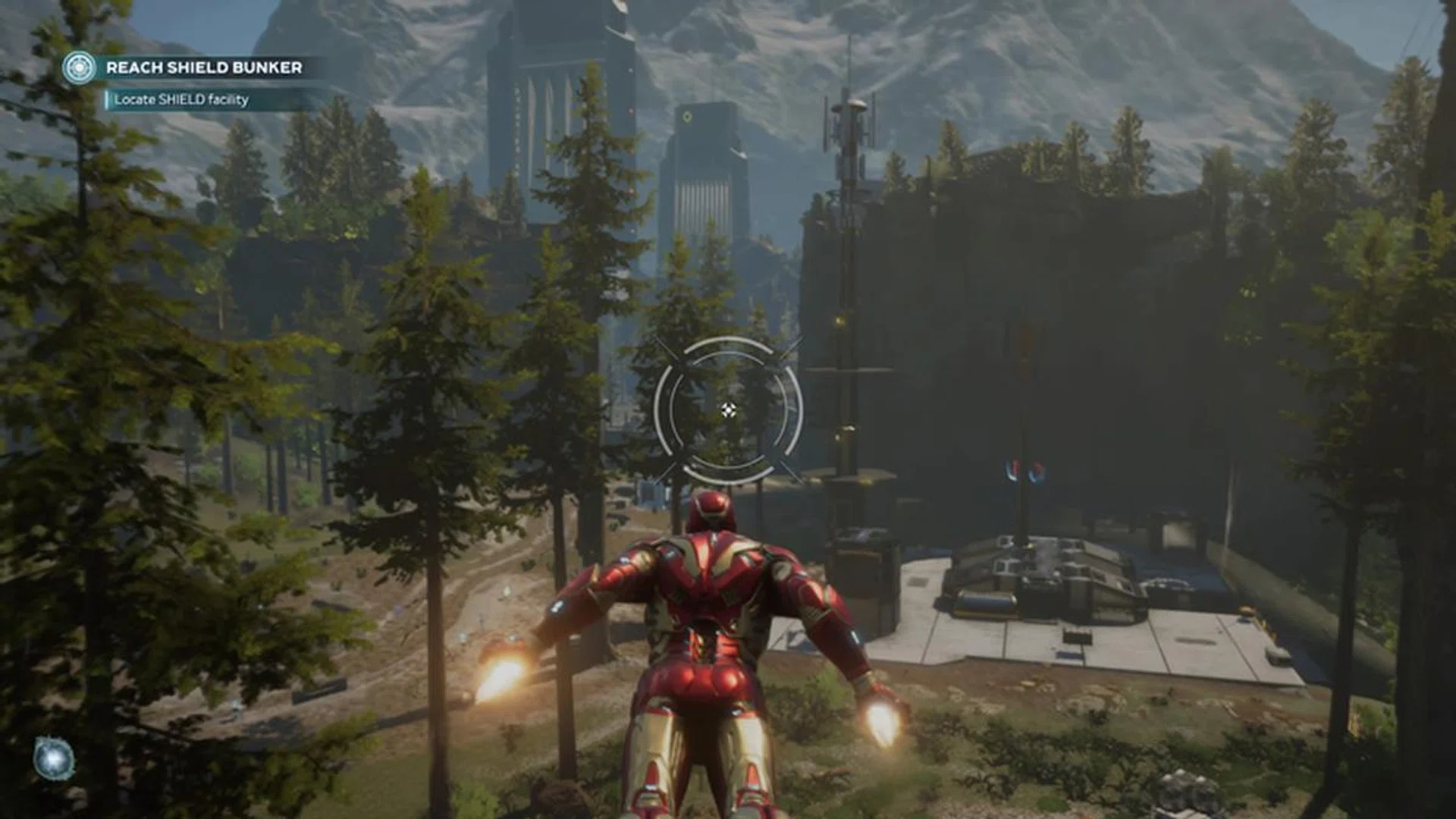This screenshot has height=819, width=1456.
Task: Select the Reach SHIELD Bunker objective tracker
Action: point(204,67)
